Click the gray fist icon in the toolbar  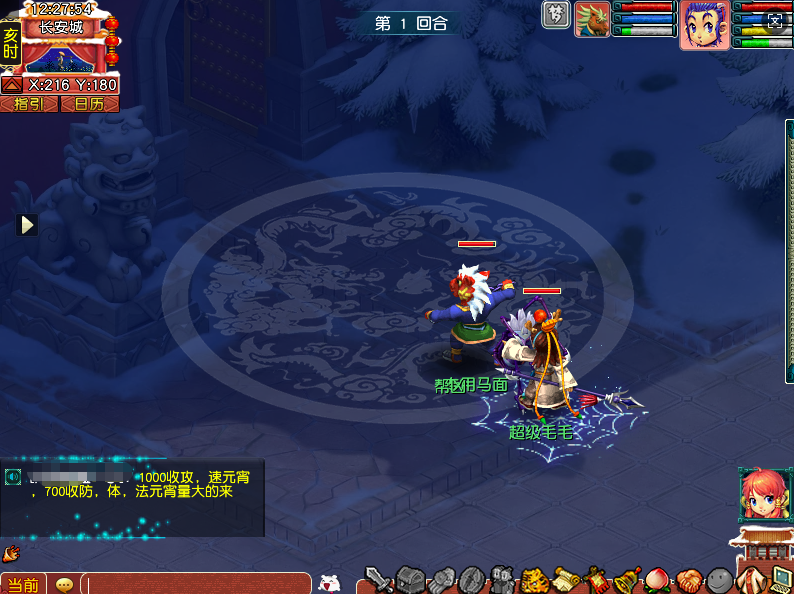441,579
